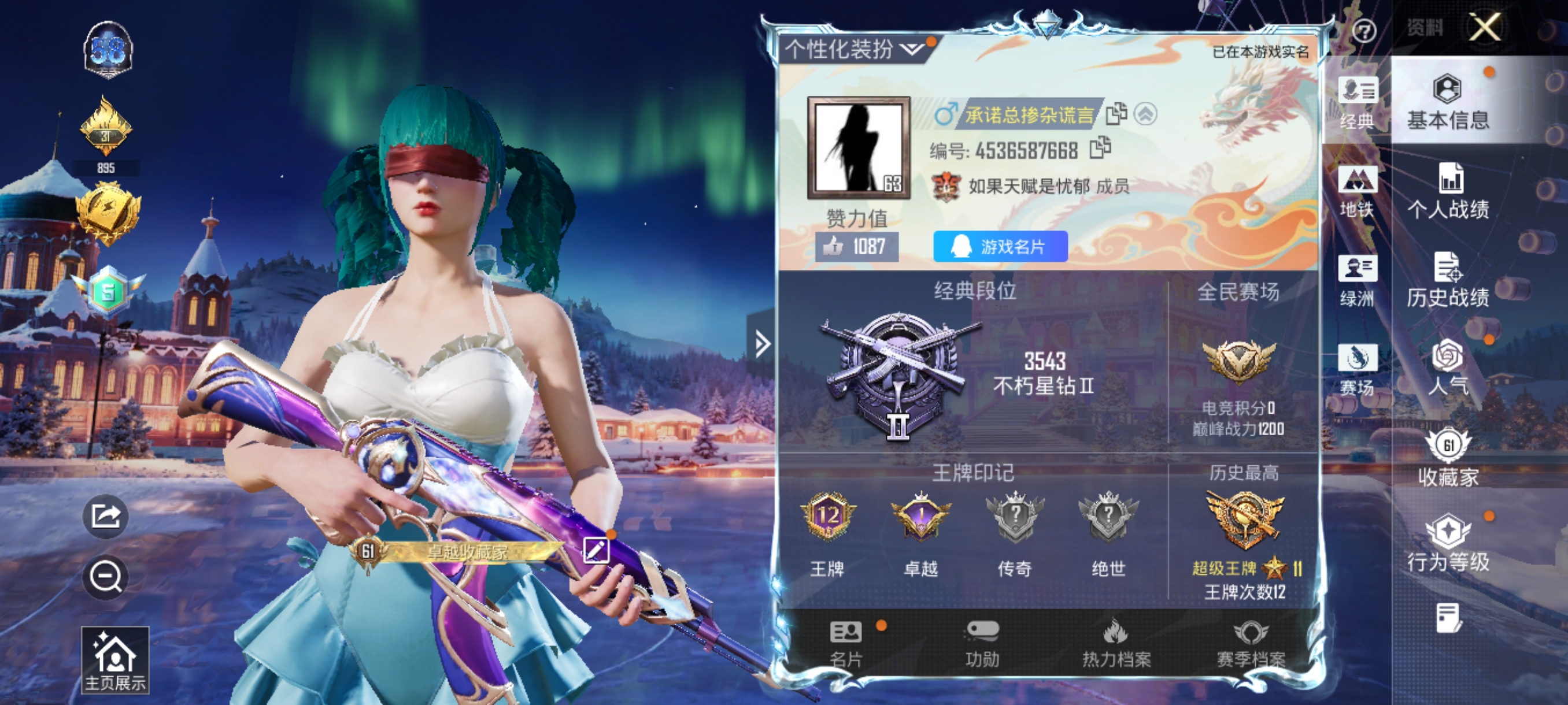Screen dimensions: 1568x705
Task: Copy the player ID number
Action: pos(1100,148)
